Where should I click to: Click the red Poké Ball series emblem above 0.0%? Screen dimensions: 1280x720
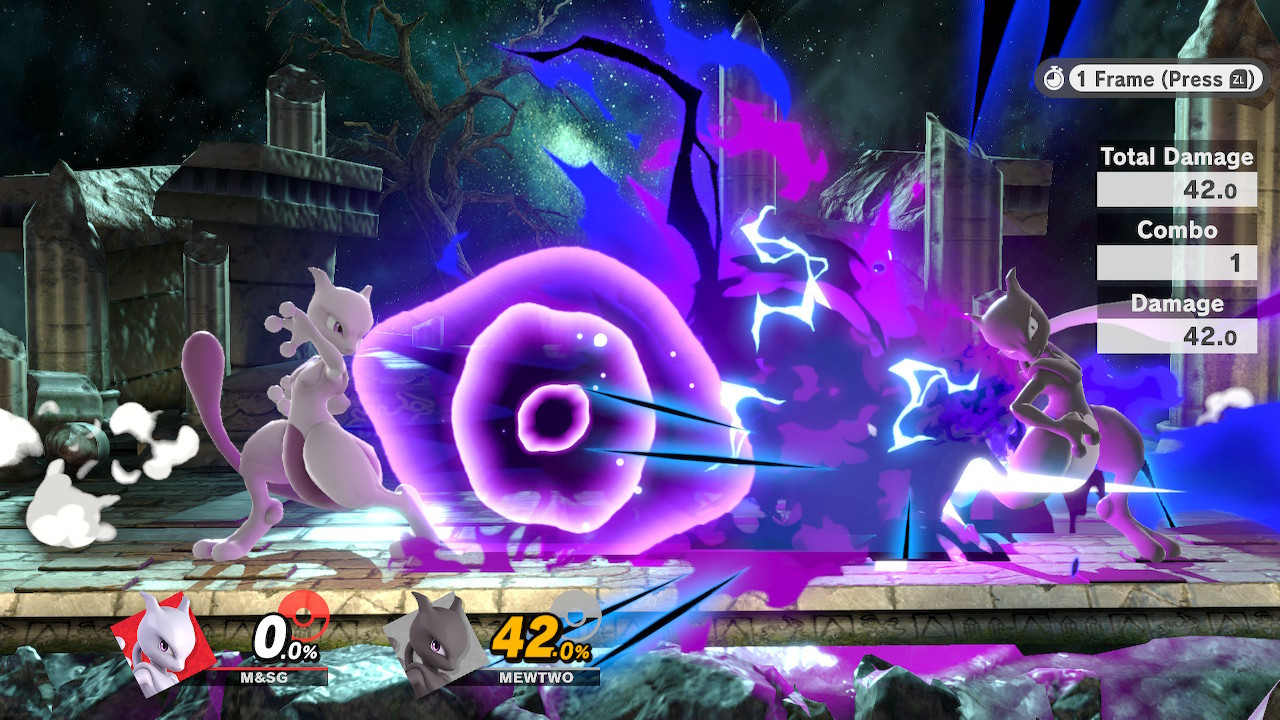(305, 618)
